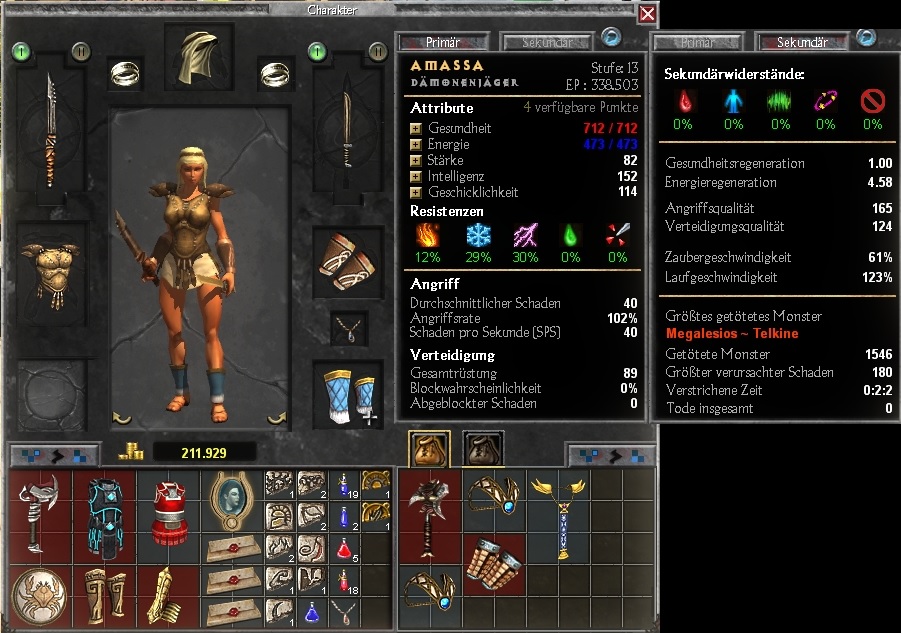Screen dimensions: 901x633
Task: Add a point to Energie
Action: coord(415,145)
